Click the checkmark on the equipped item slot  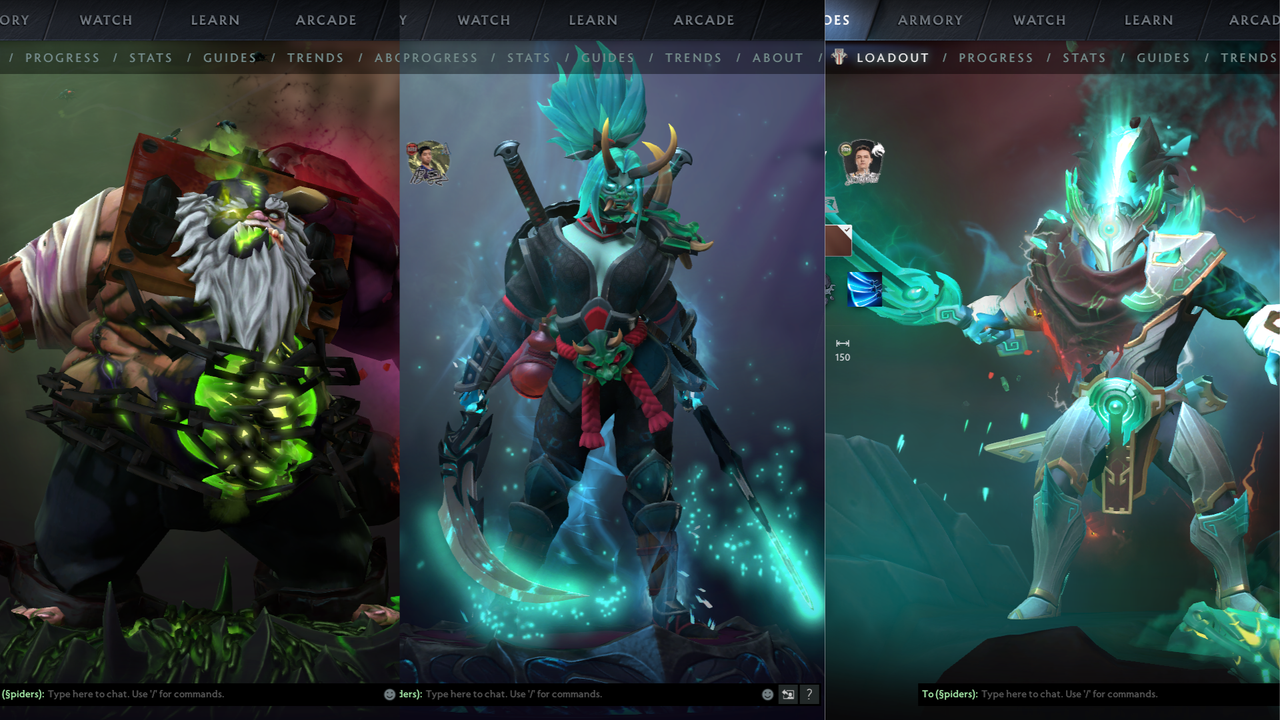pos(847,229)
